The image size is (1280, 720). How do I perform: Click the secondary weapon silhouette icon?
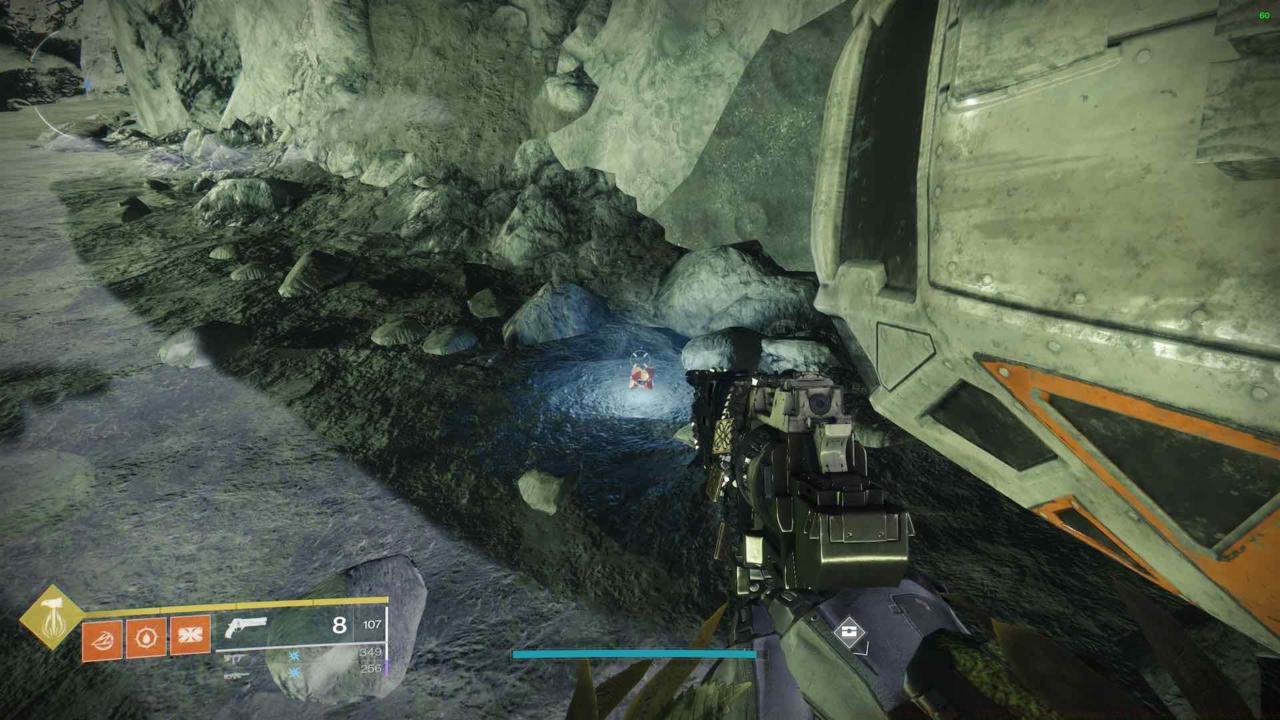pos(237,658)
